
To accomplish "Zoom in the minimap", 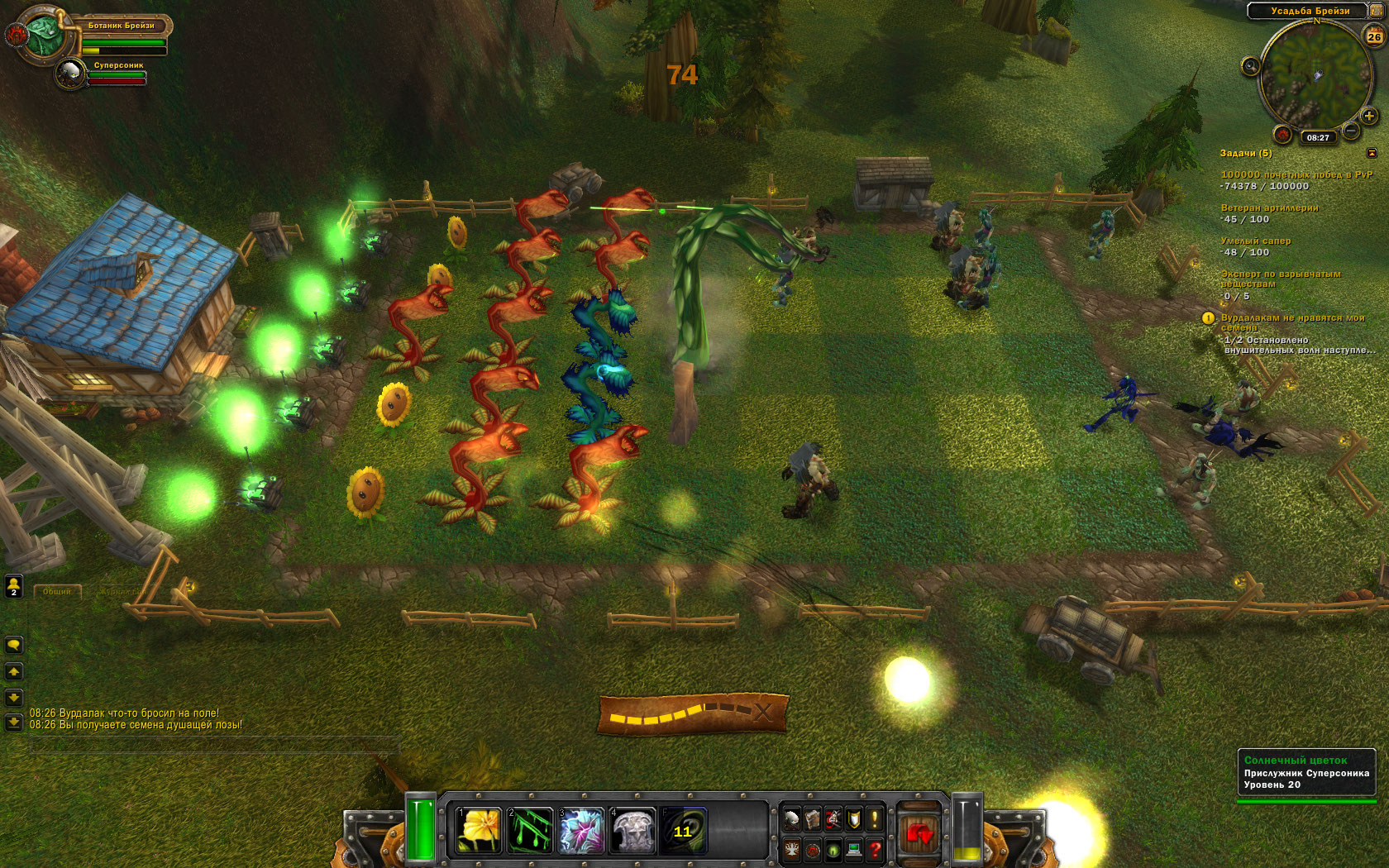I will pos(1369,116).
